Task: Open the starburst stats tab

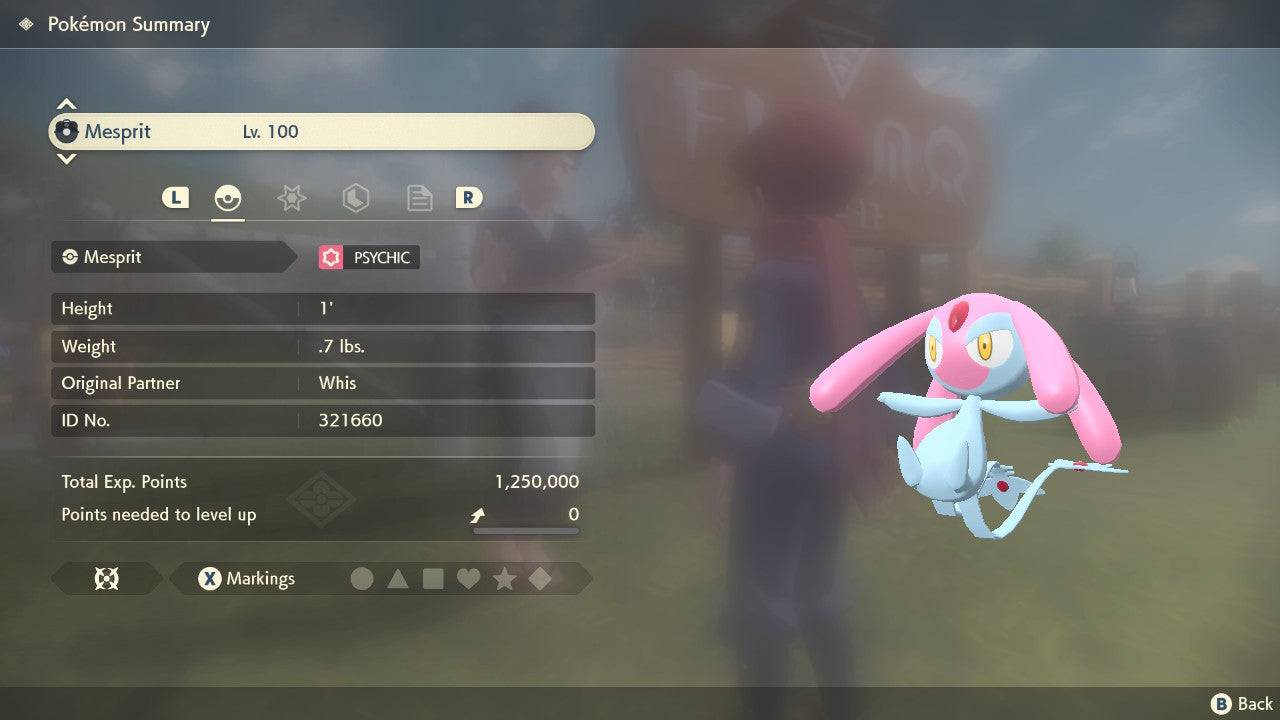Action: point(291,198)
